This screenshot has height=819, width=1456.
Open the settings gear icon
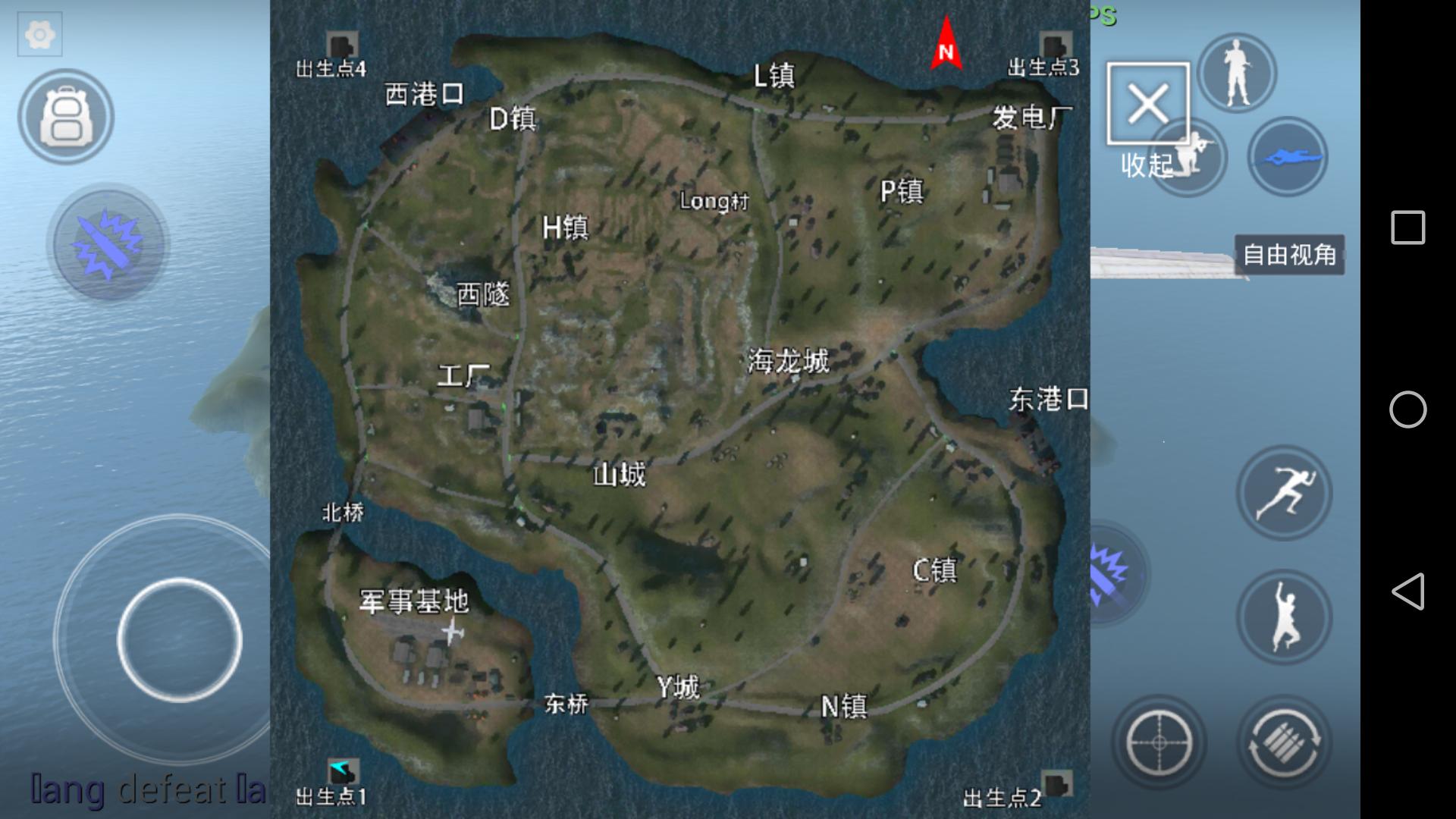(39, 34)
